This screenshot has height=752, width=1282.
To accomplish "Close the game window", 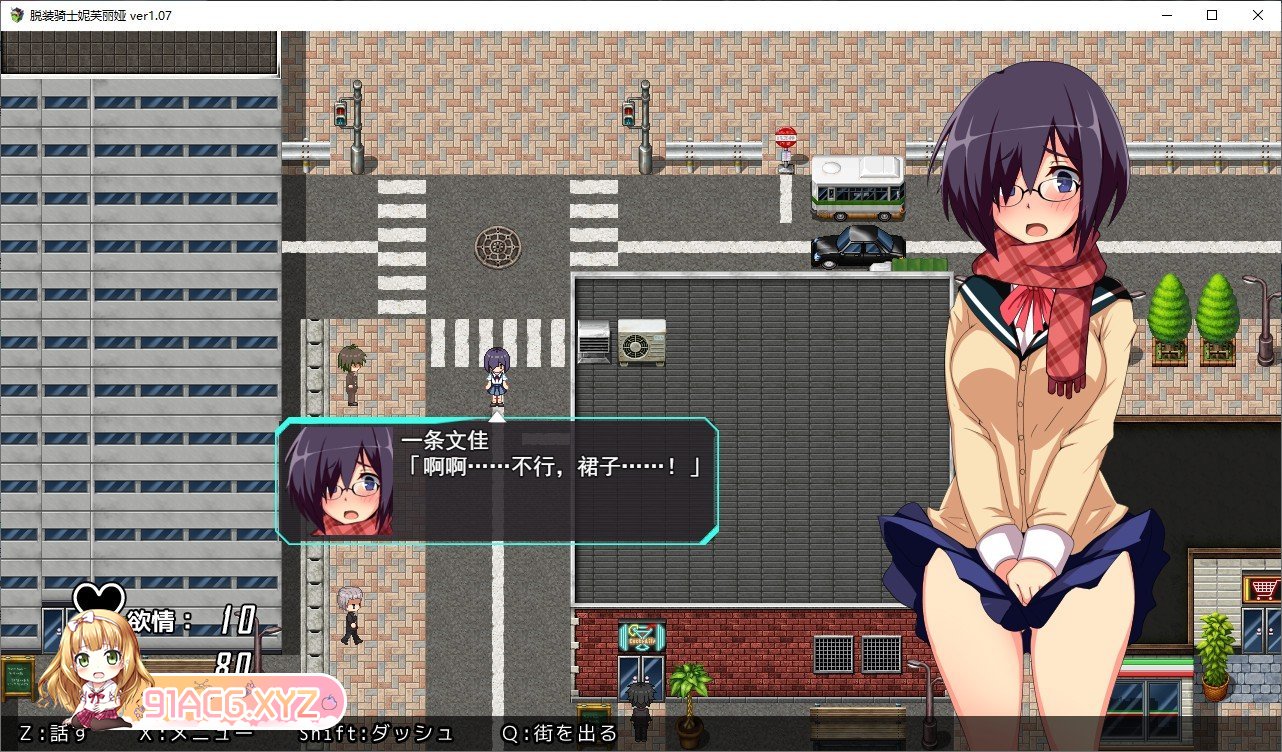I will coord(1258,15).
